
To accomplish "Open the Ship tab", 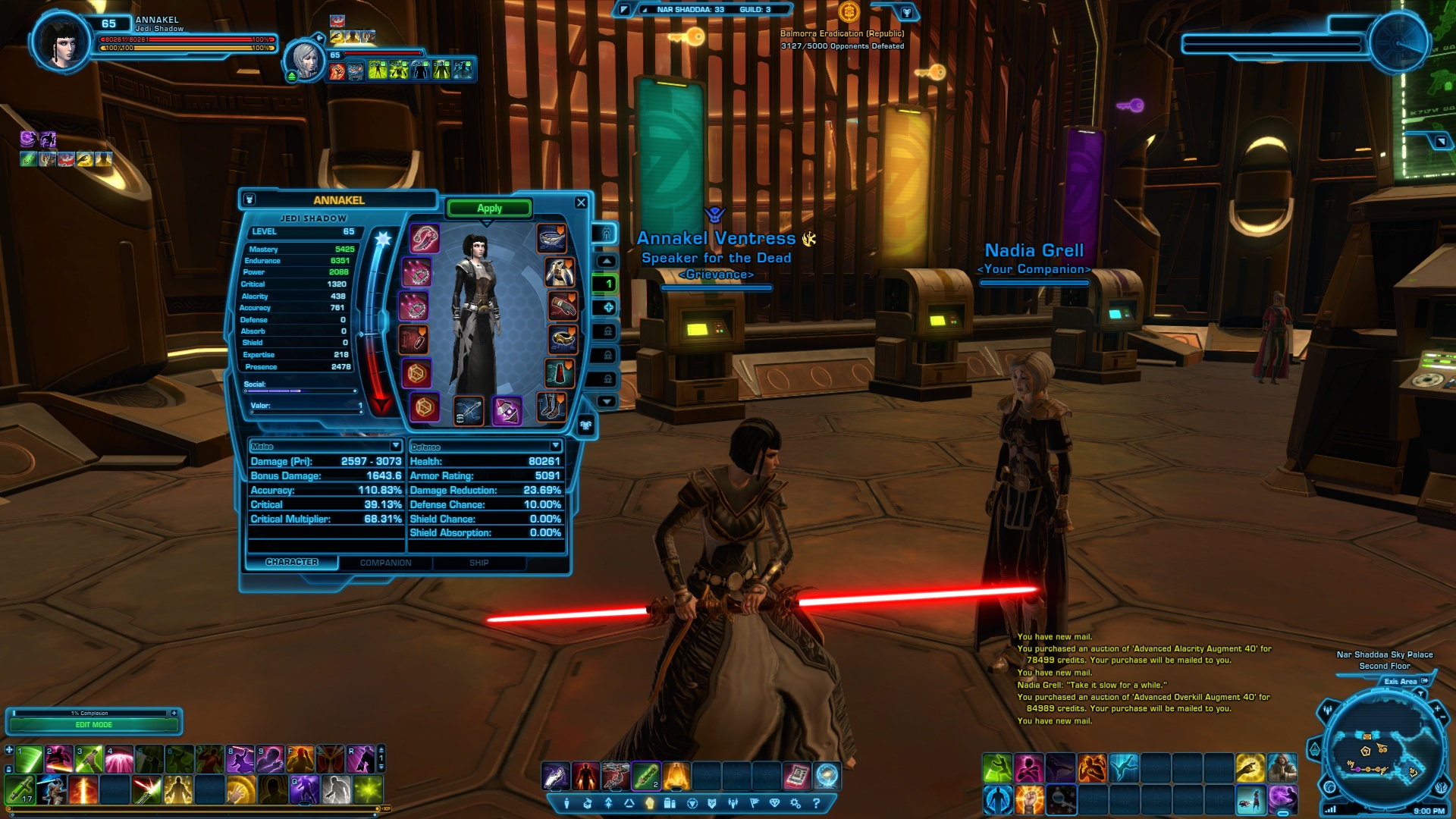I will pos(479,563).
